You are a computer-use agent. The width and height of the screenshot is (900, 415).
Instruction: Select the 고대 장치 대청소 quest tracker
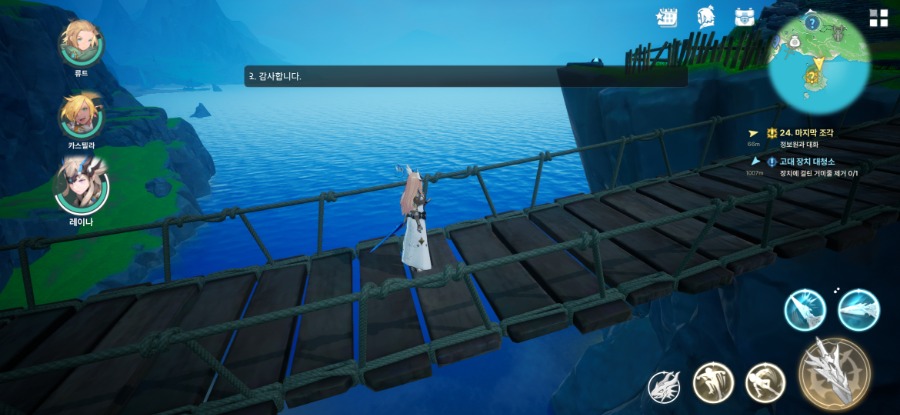pos(800,161)
